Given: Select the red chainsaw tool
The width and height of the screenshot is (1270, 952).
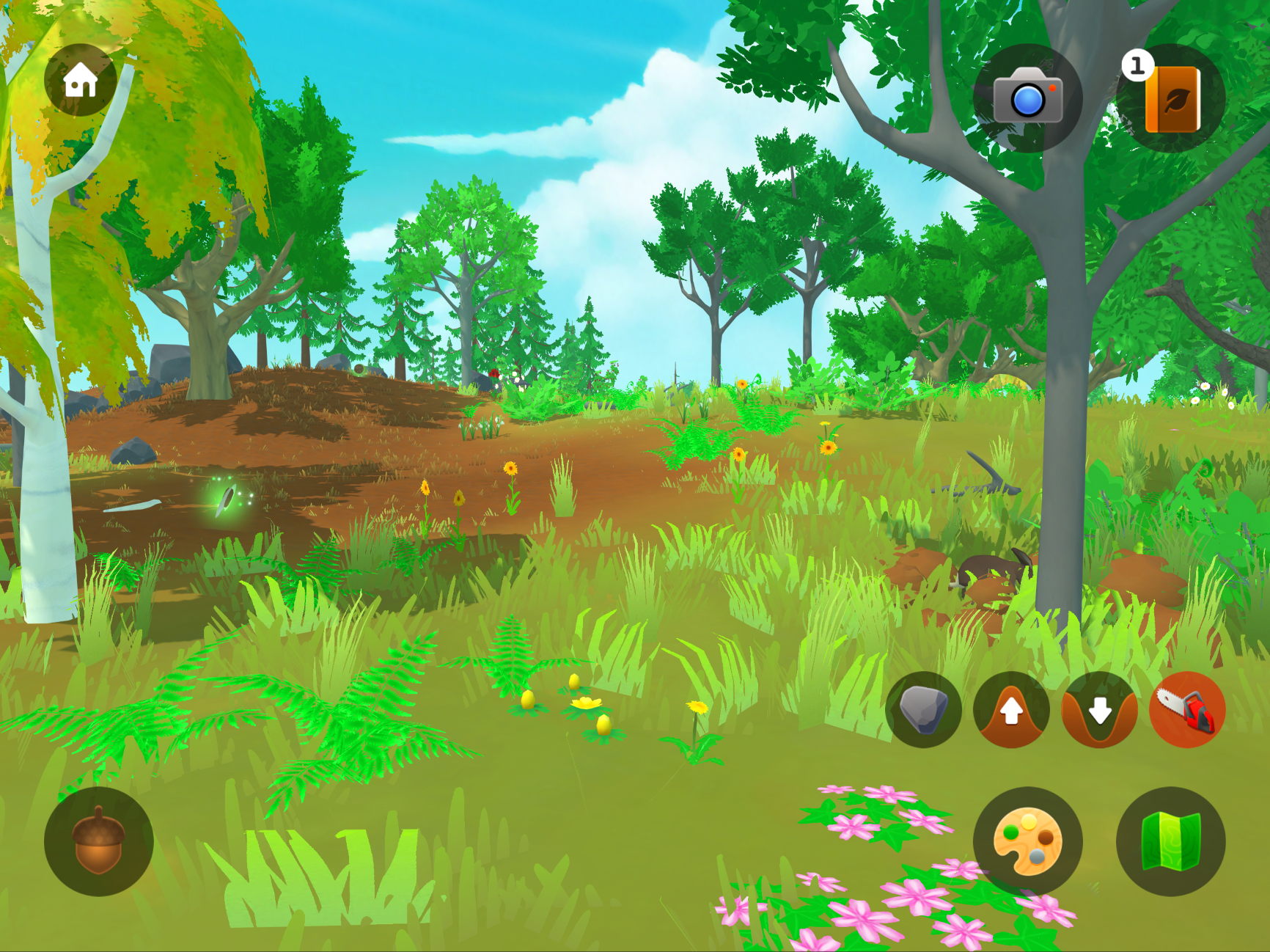Looking at the screenshot, I should tap(1187, 709).
